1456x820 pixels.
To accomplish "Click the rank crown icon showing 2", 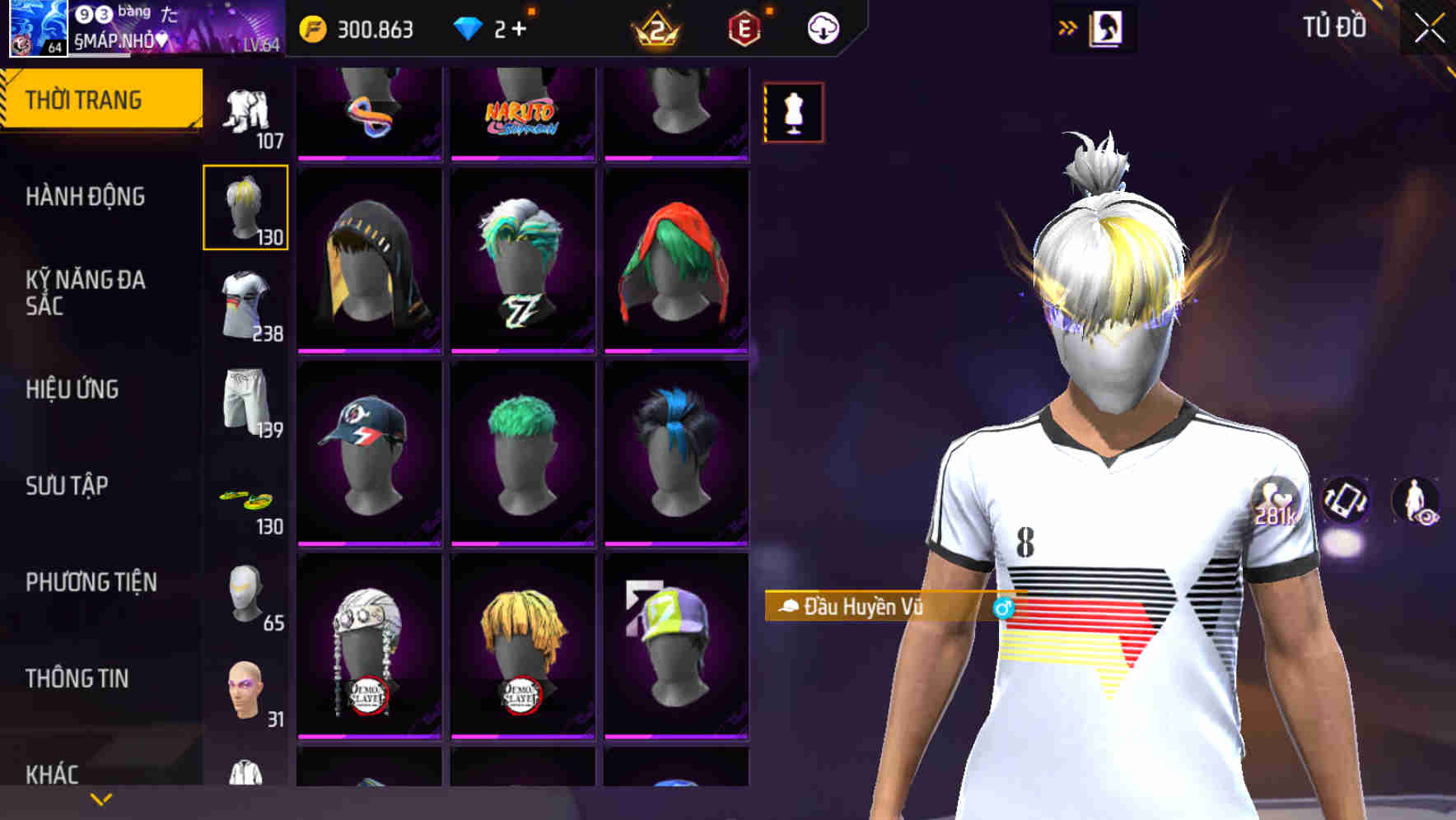I will coord(659,30).
